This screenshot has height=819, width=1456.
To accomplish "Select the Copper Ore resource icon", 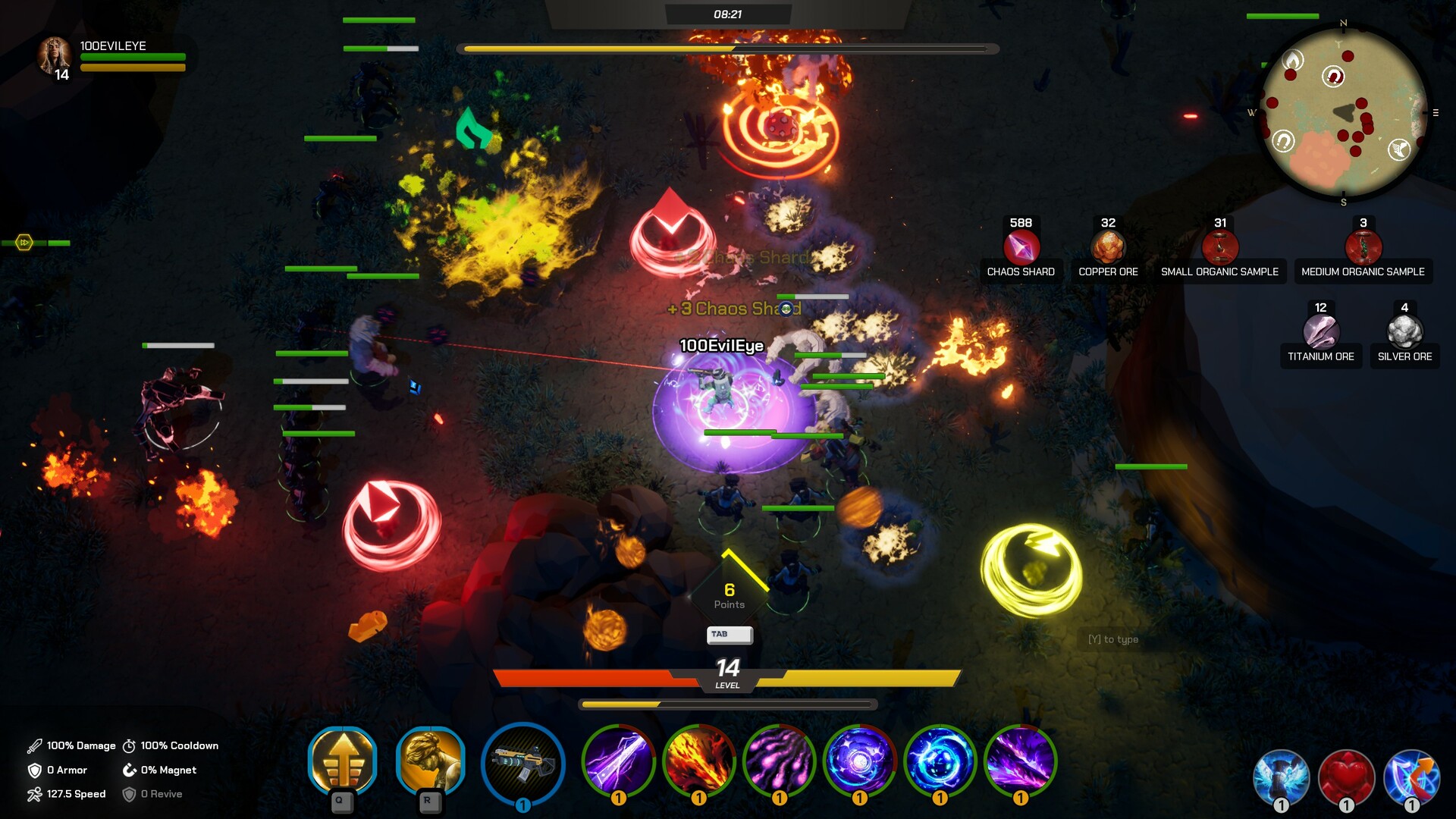I will tap(1108, 248).
